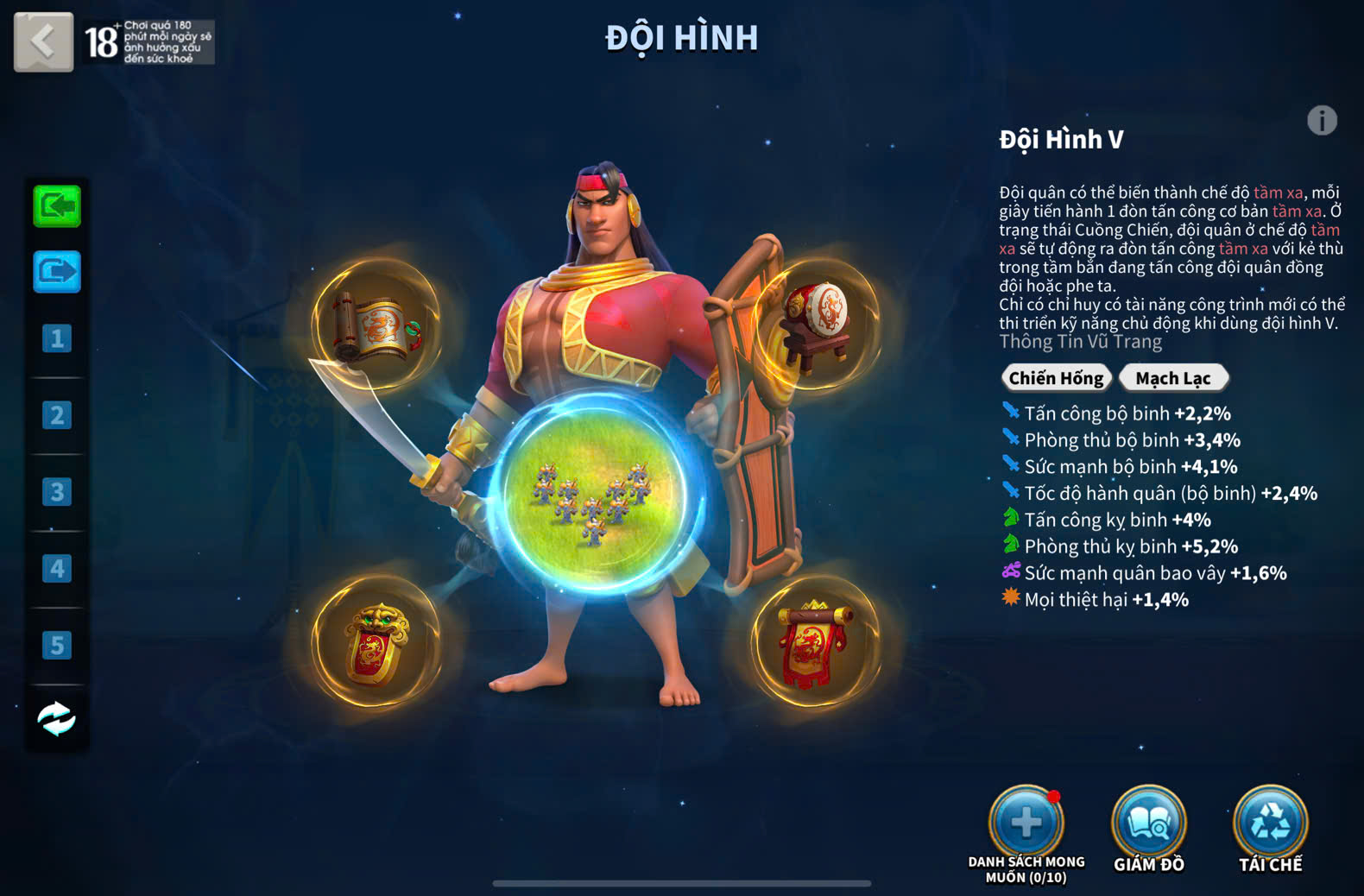Show formation info via the i icon
Viewport: 1364px width, 896px height.
point(1322,121)
